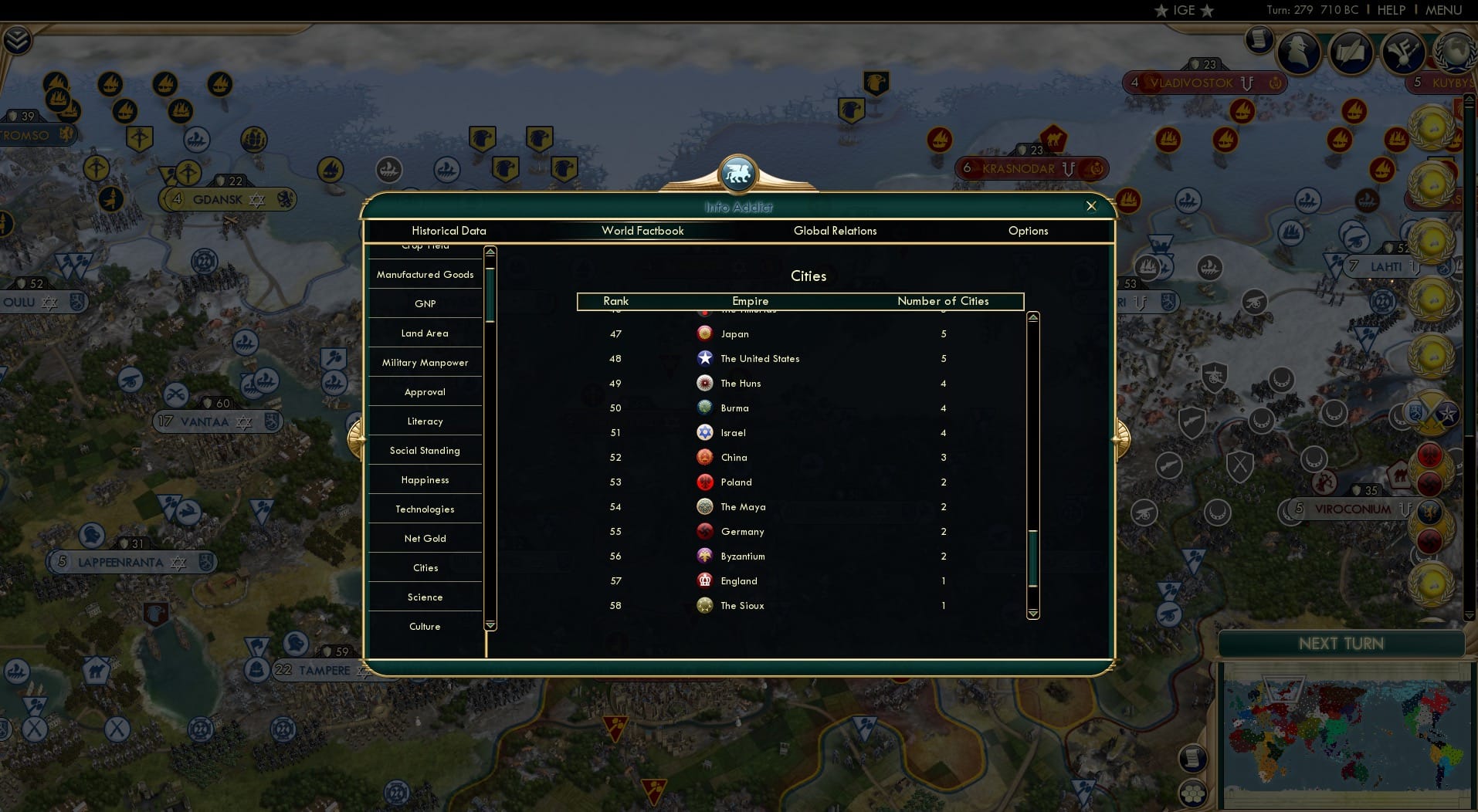Click the notification log scroll icon
Image resolution: width=1478 pixels, height=812 pixels.
tap(1259, 40)
